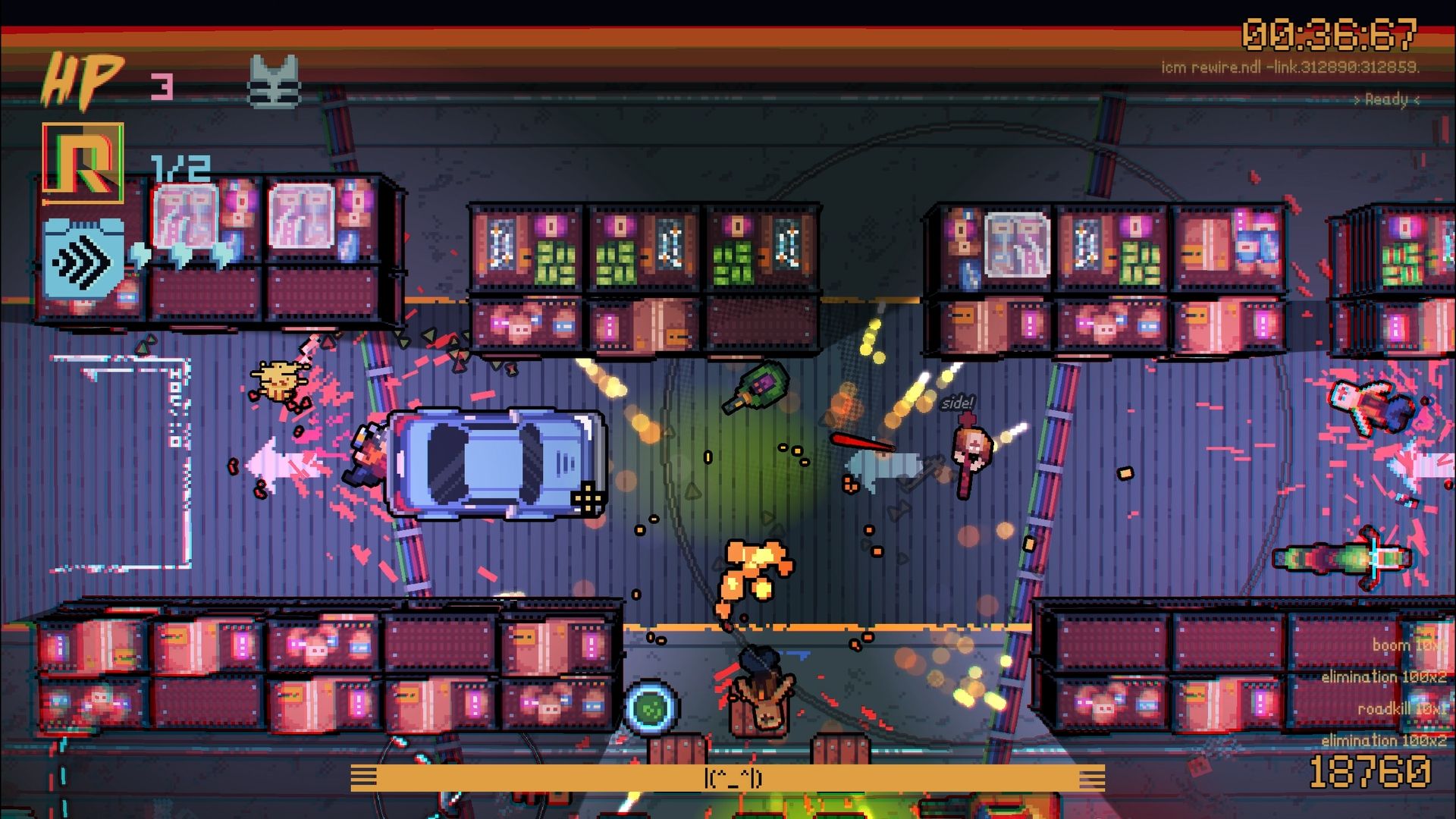Click the armor vest icon near HP
The height and width of the screenshot is (819, 1456).
coord(275,80)
